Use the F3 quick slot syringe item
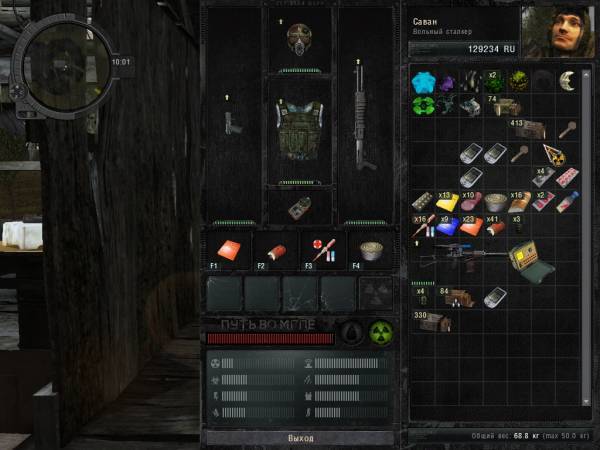Viewport: 600px width, 450px height. click(x=323, y=250)
